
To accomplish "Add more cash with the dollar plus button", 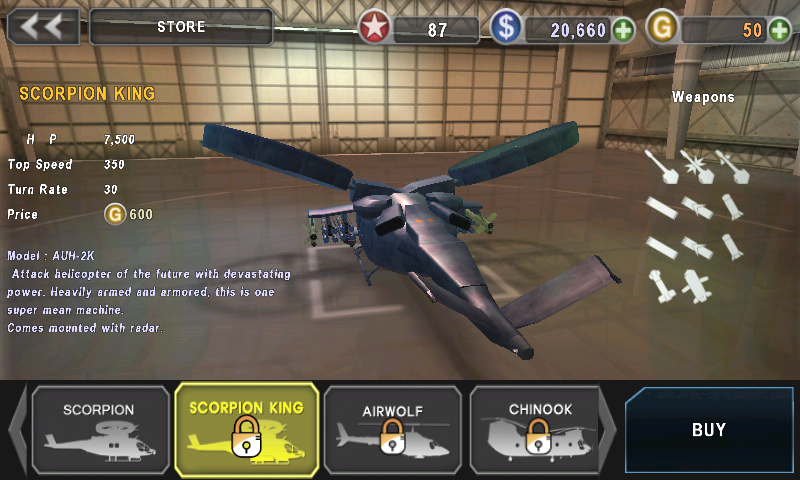I will pyautogui.click(x=624, y=30).
